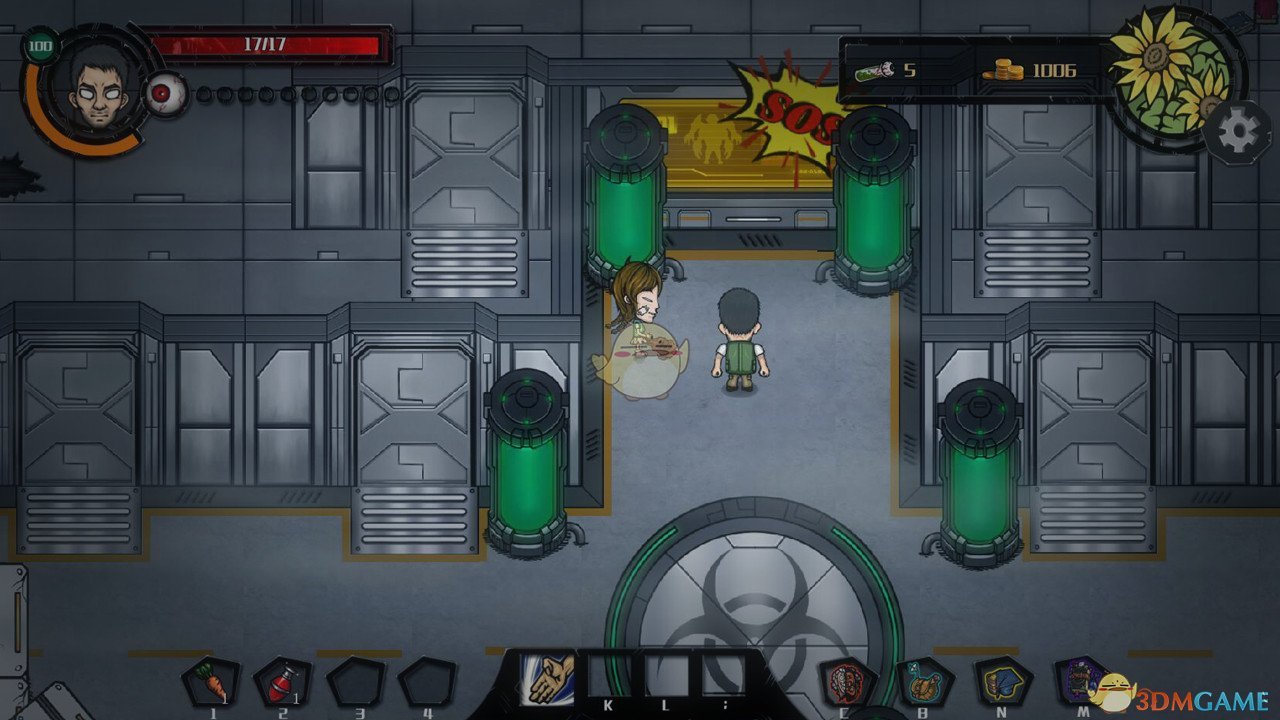Select the carrot item in slot 1
Image resolution: width=1280 pixels, height=720 pixels.
tap(212, 682)
